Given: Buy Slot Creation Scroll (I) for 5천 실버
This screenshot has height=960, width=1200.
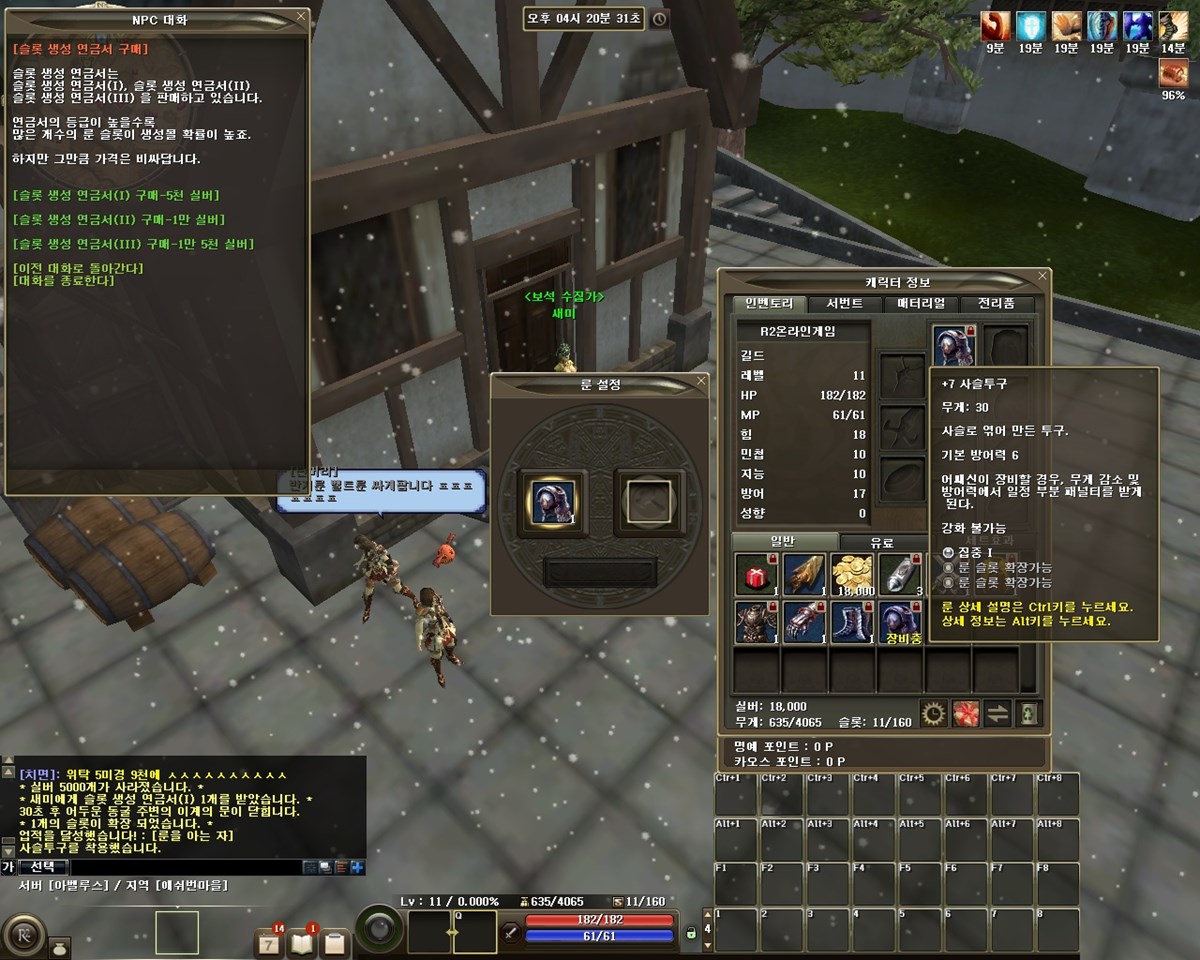Looking at the screenshot, I should 116,195.
